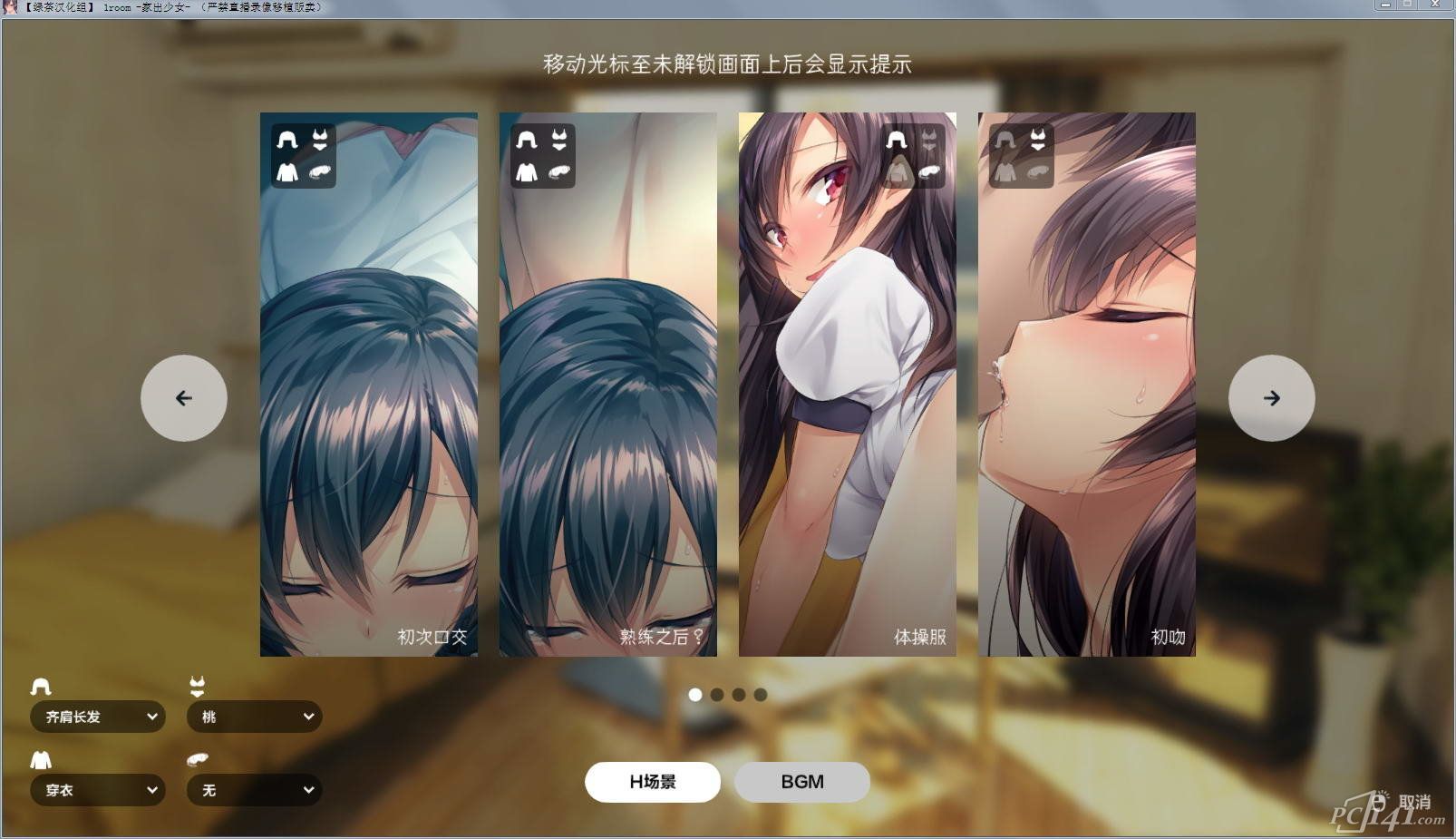This screenshot has width=1456, height=839.
Task: Expand the 桃 underwear color dropdown
Action: [254, 717]
